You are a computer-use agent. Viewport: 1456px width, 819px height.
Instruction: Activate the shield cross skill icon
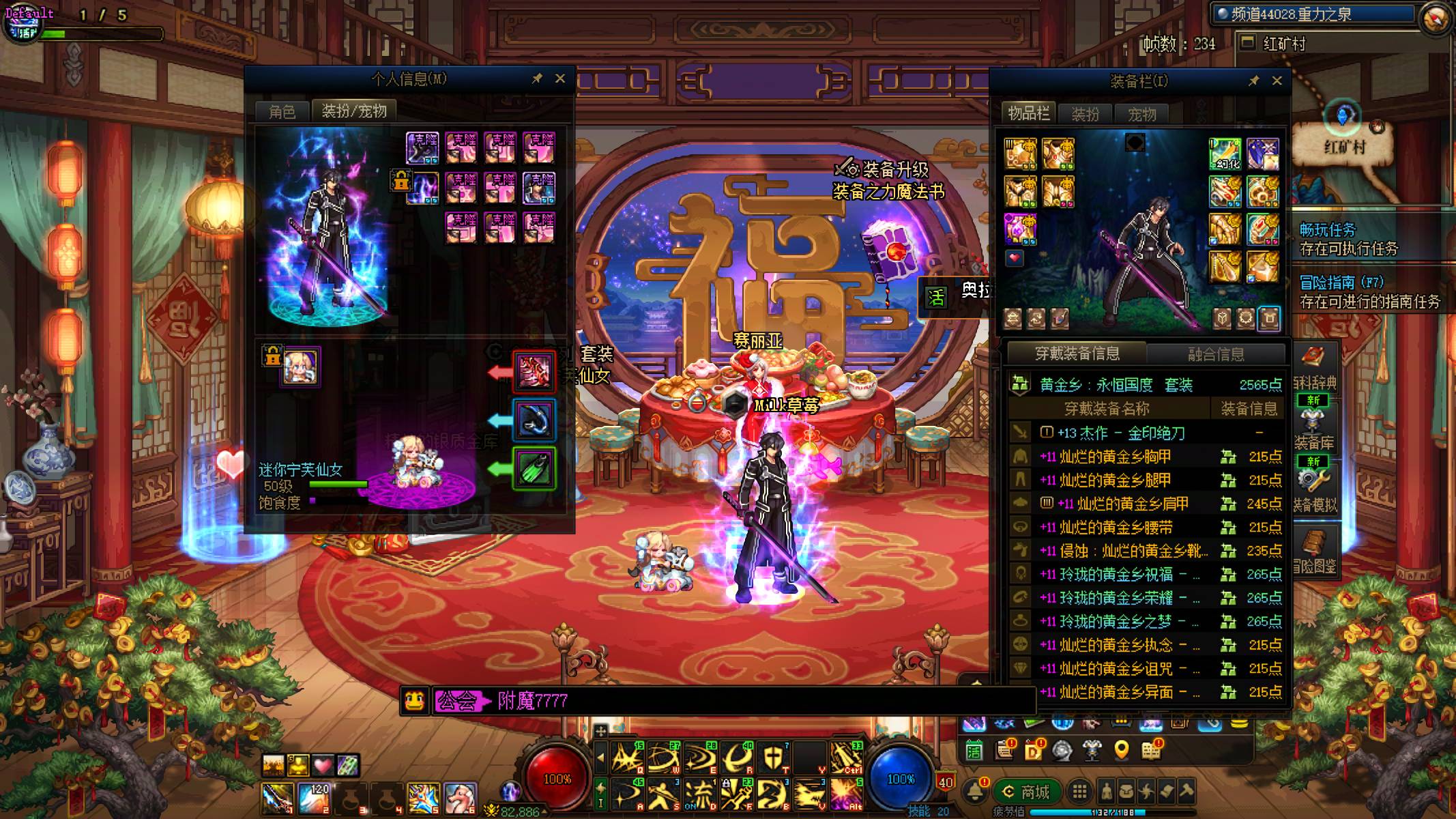pyautogui.click(x=773, y=758)
